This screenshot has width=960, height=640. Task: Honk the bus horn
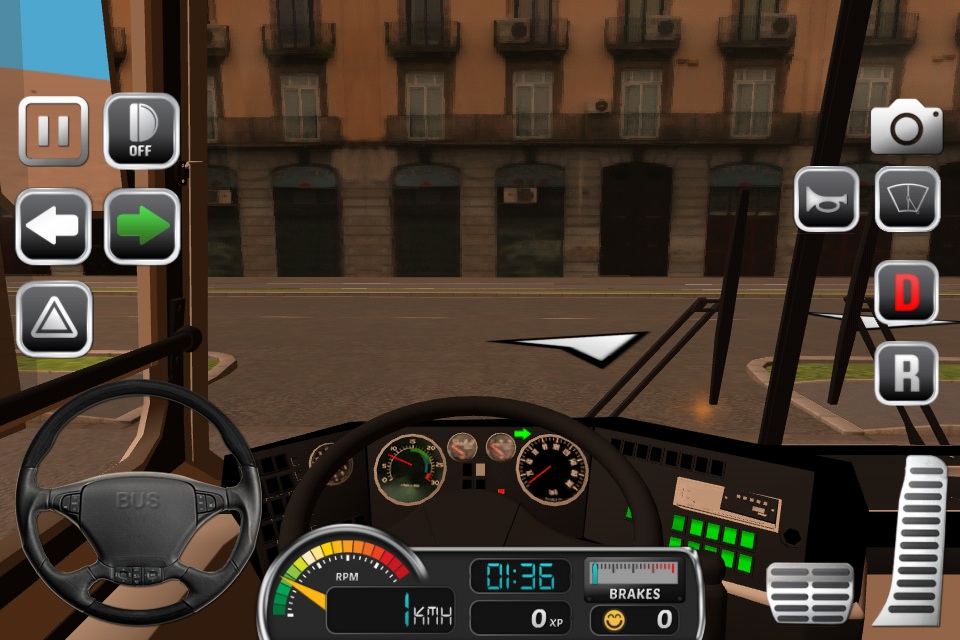click(x=826, y=199)
